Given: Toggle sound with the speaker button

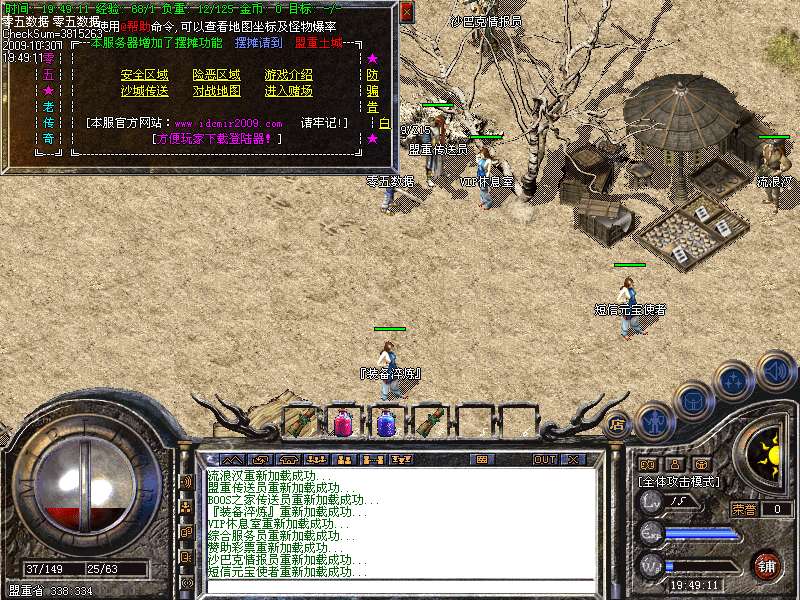Looking at the screenshot, I should click(775, 371).
